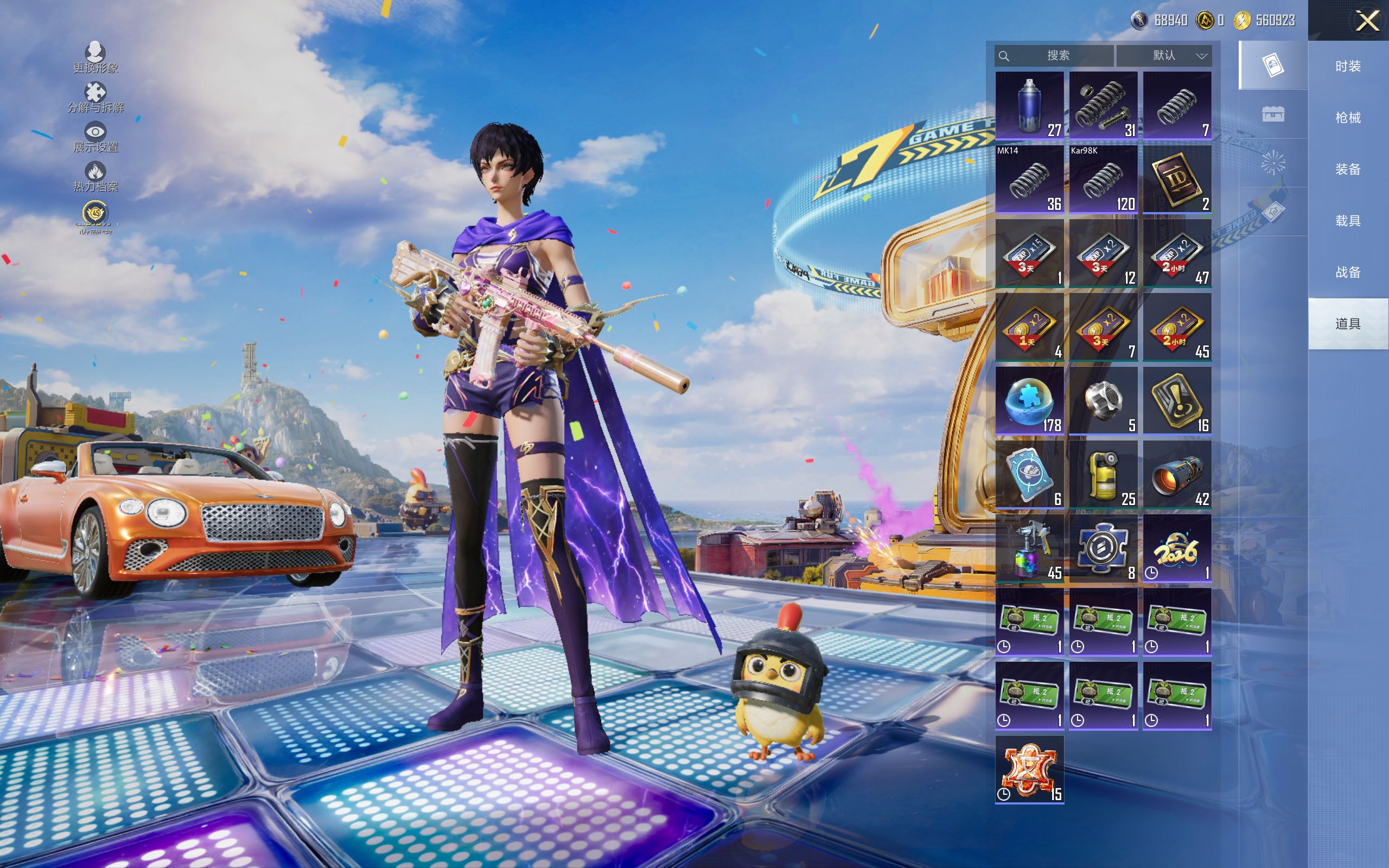Open the 热力档案 flame icon
The height and width of the screenshot is (868, 1389).
[95, 176]
